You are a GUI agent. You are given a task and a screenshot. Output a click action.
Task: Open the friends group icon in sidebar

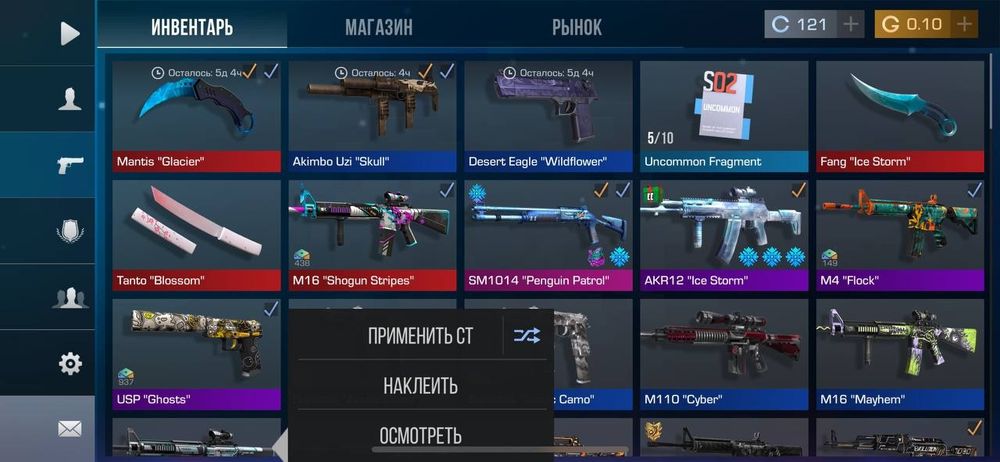69,297
